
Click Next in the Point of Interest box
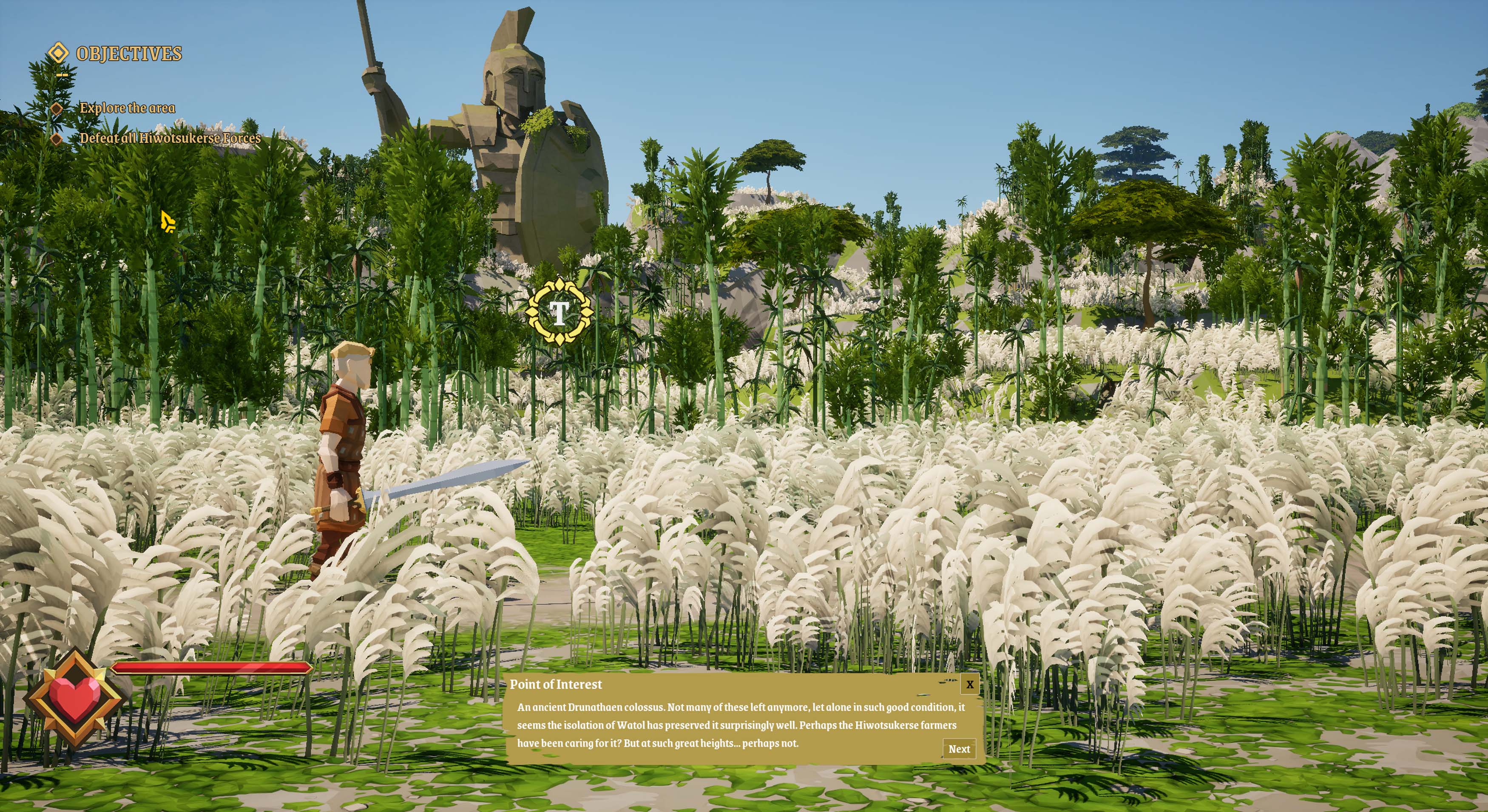959,748
